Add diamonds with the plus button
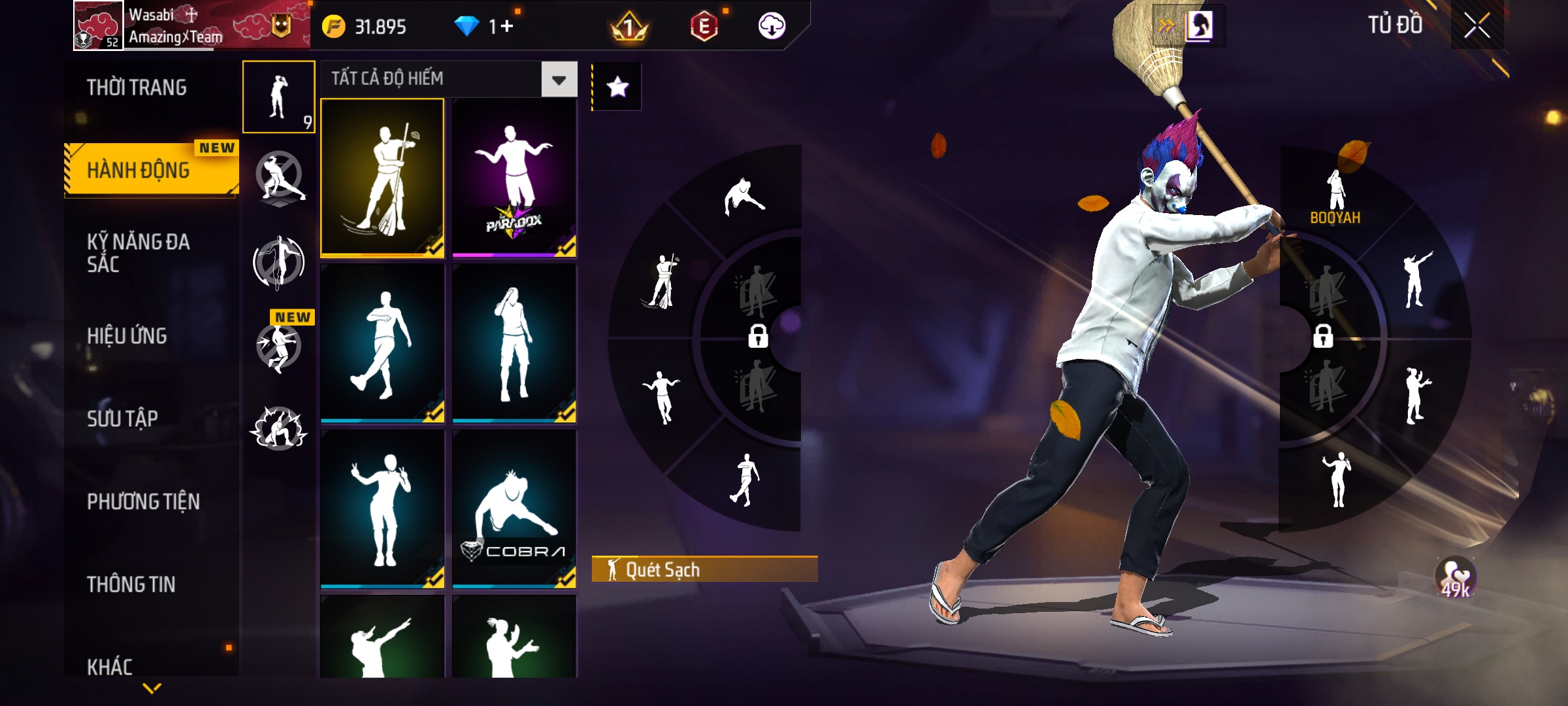 pyautogui.click(x=508, y=26)
